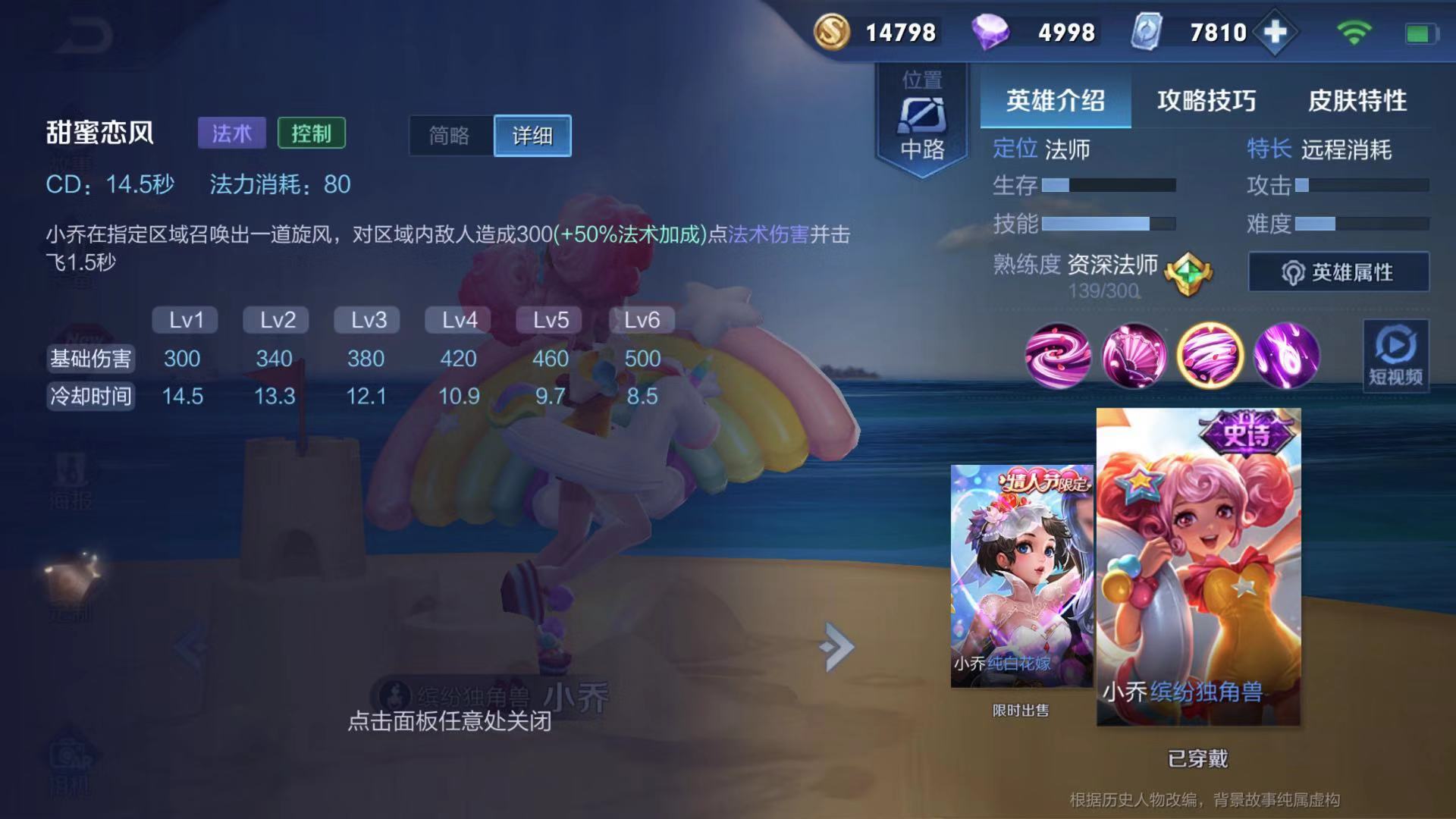This screenshot has height=819, width=1456.
Task: Select the ultimate fan skill icon
Action: pyautogui.click(x=1287, y=356)
